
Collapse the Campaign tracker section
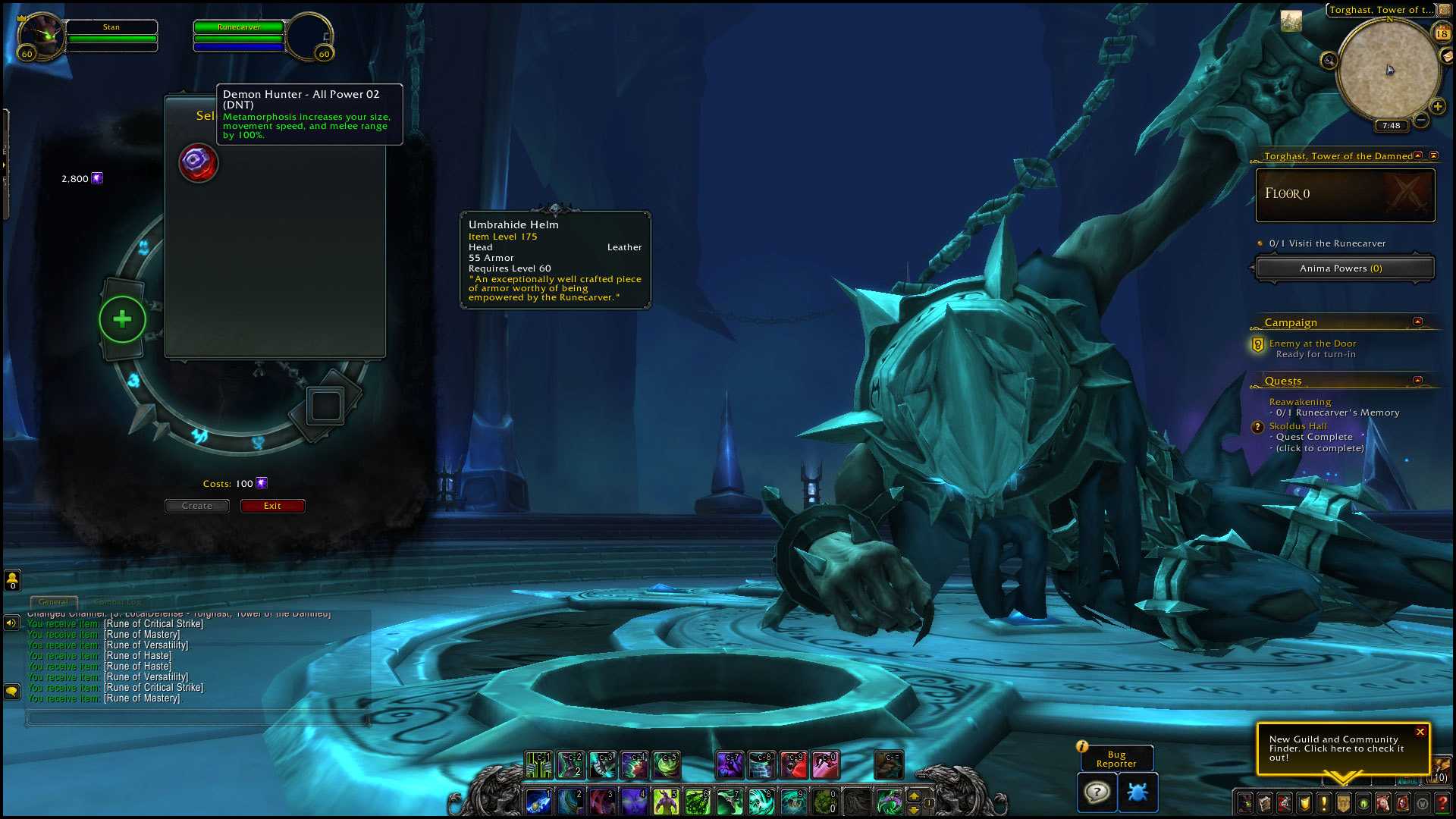1417,322
